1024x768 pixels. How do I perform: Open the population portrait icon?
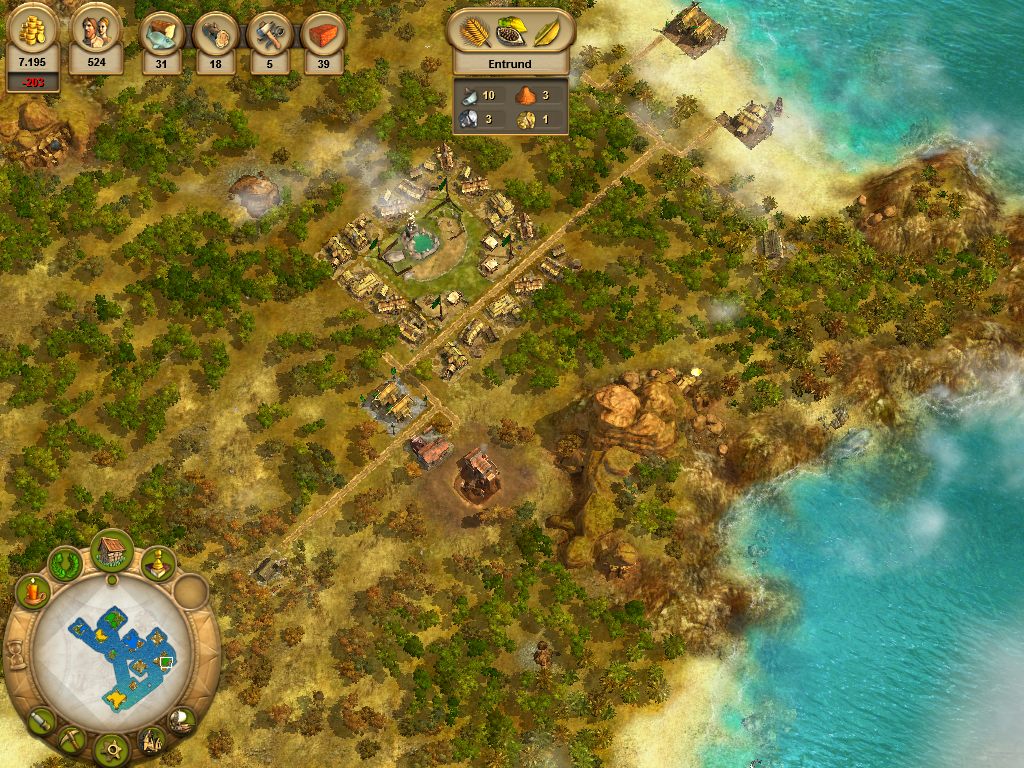click(97, 31)
